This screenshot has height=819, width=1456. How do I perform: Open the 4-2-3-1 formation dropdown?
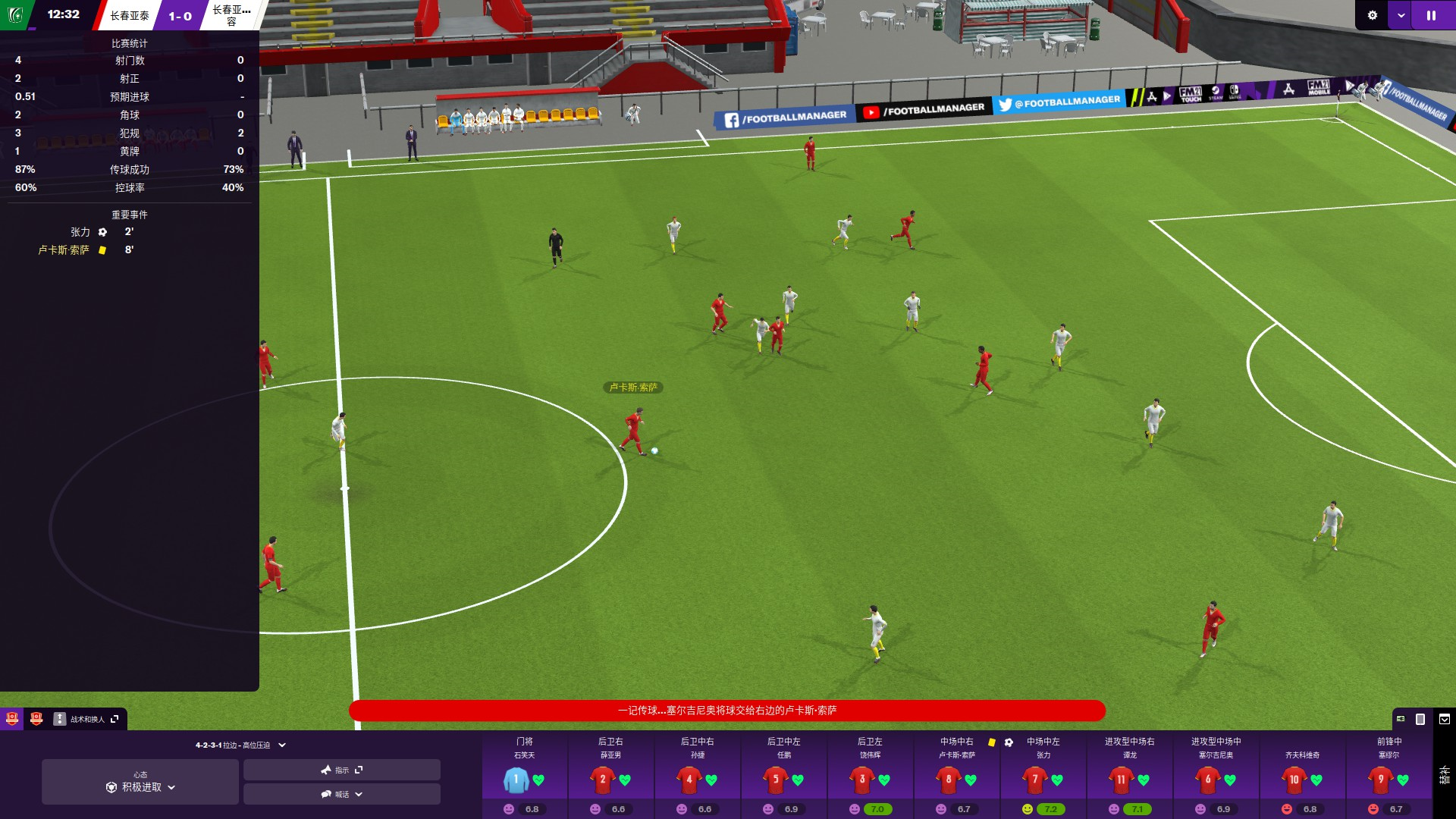tap(240, 745)
